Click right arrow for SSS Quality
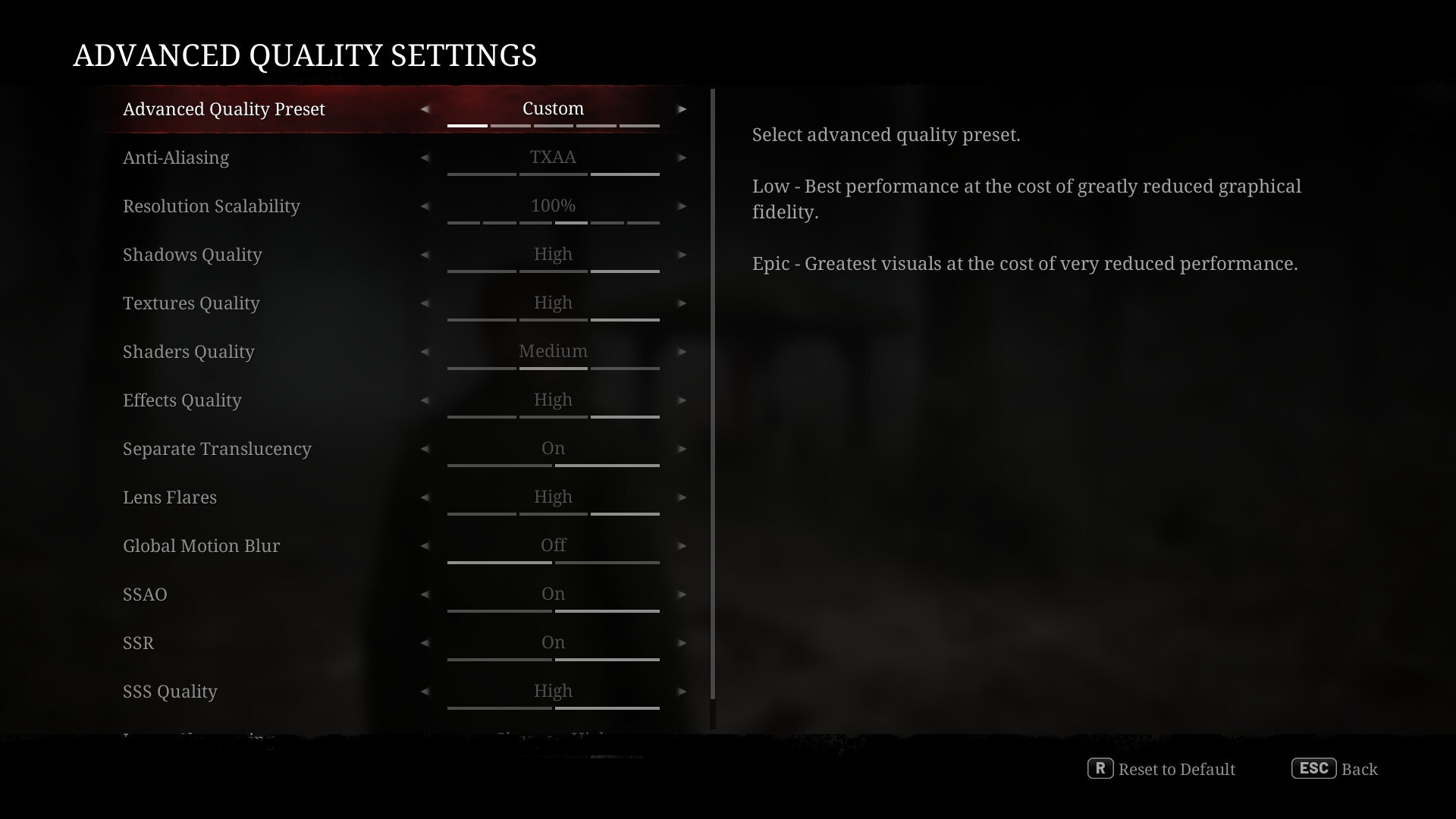Image resolution: width=1456 pixels, height=819 pixels. pos(682,692)
